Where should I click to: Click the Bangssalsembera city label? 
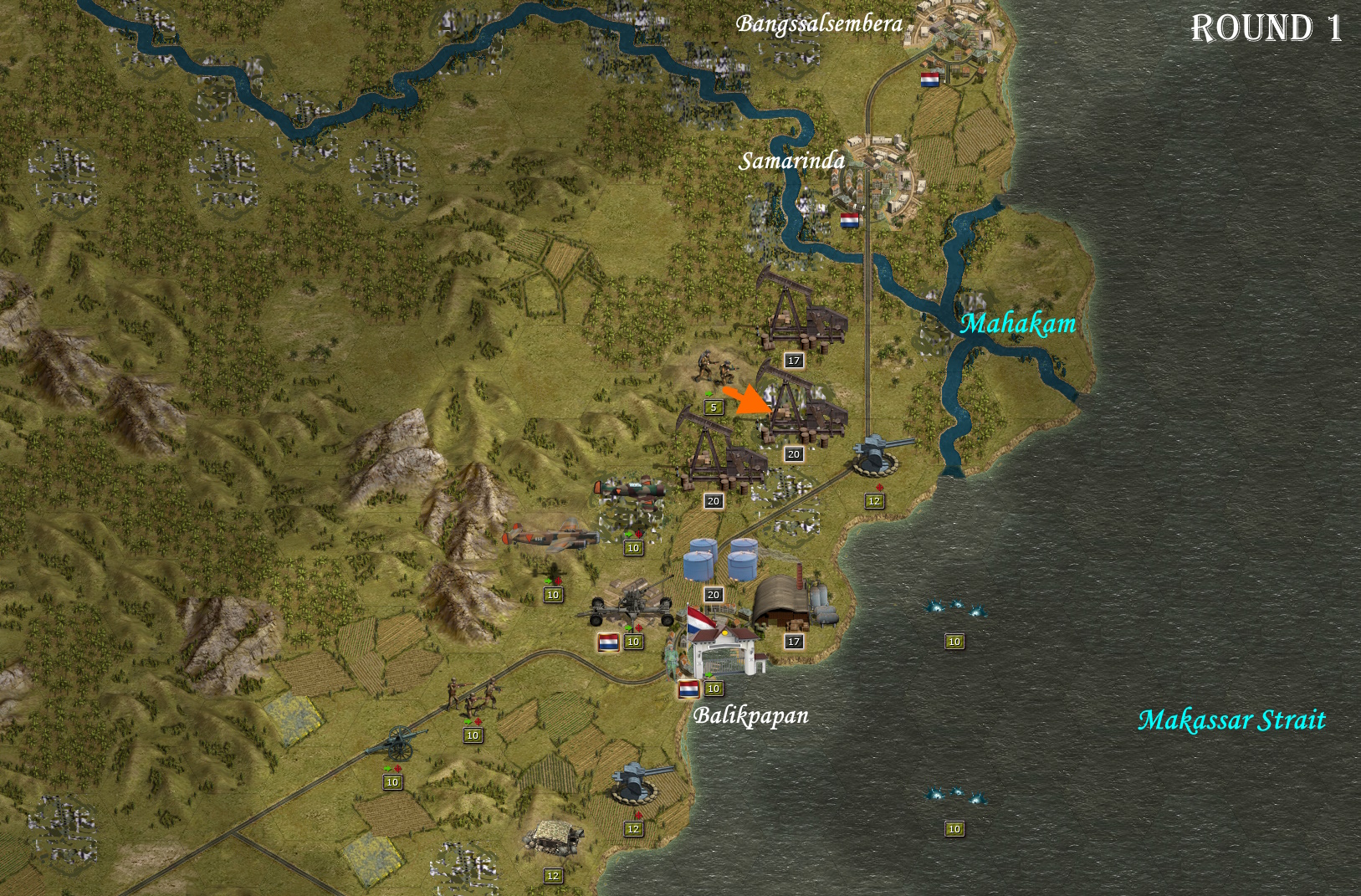[x=817, y=25]
